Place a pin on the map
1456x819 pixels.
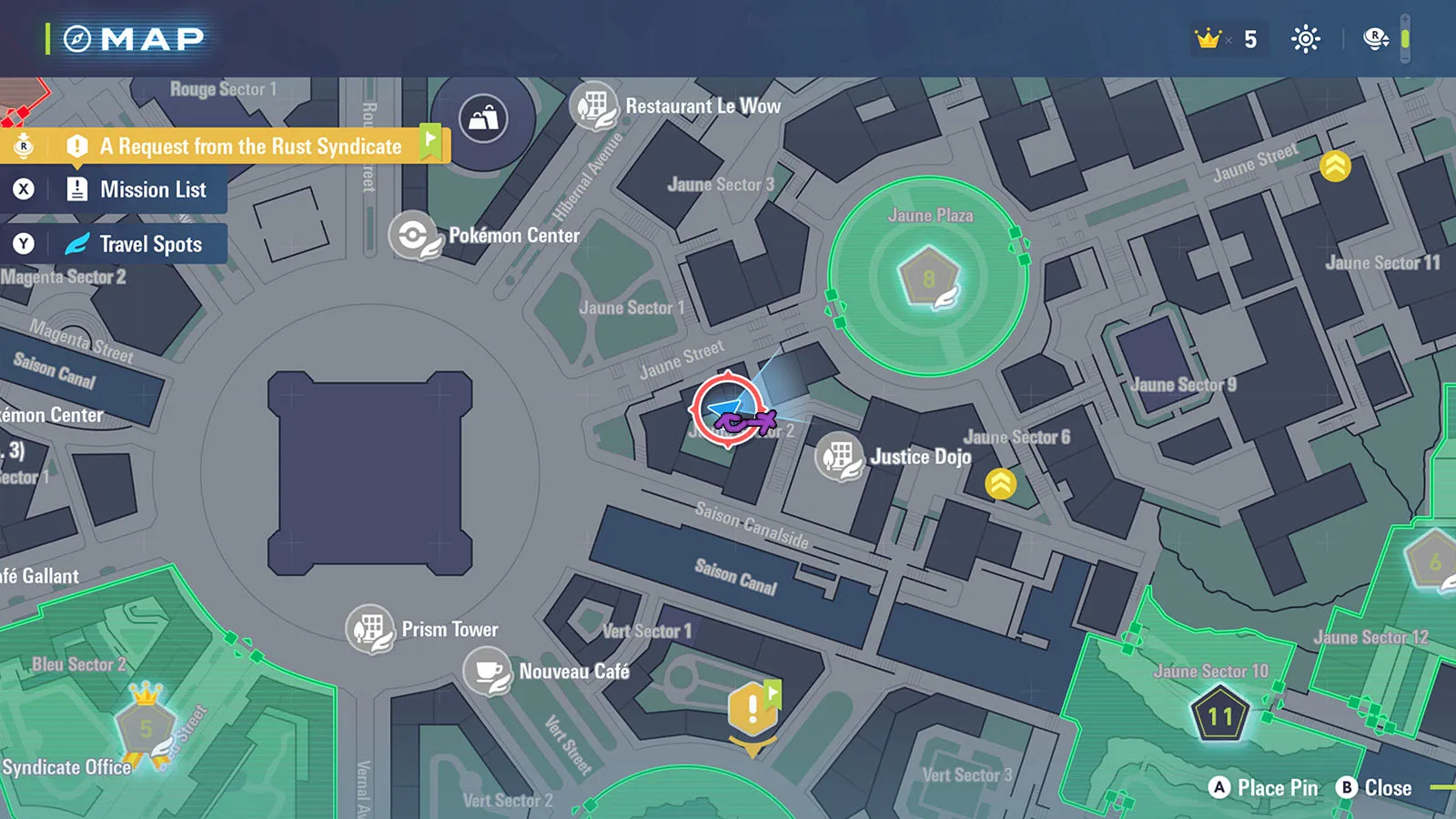pyautogui.click(x=1265, y=788)
